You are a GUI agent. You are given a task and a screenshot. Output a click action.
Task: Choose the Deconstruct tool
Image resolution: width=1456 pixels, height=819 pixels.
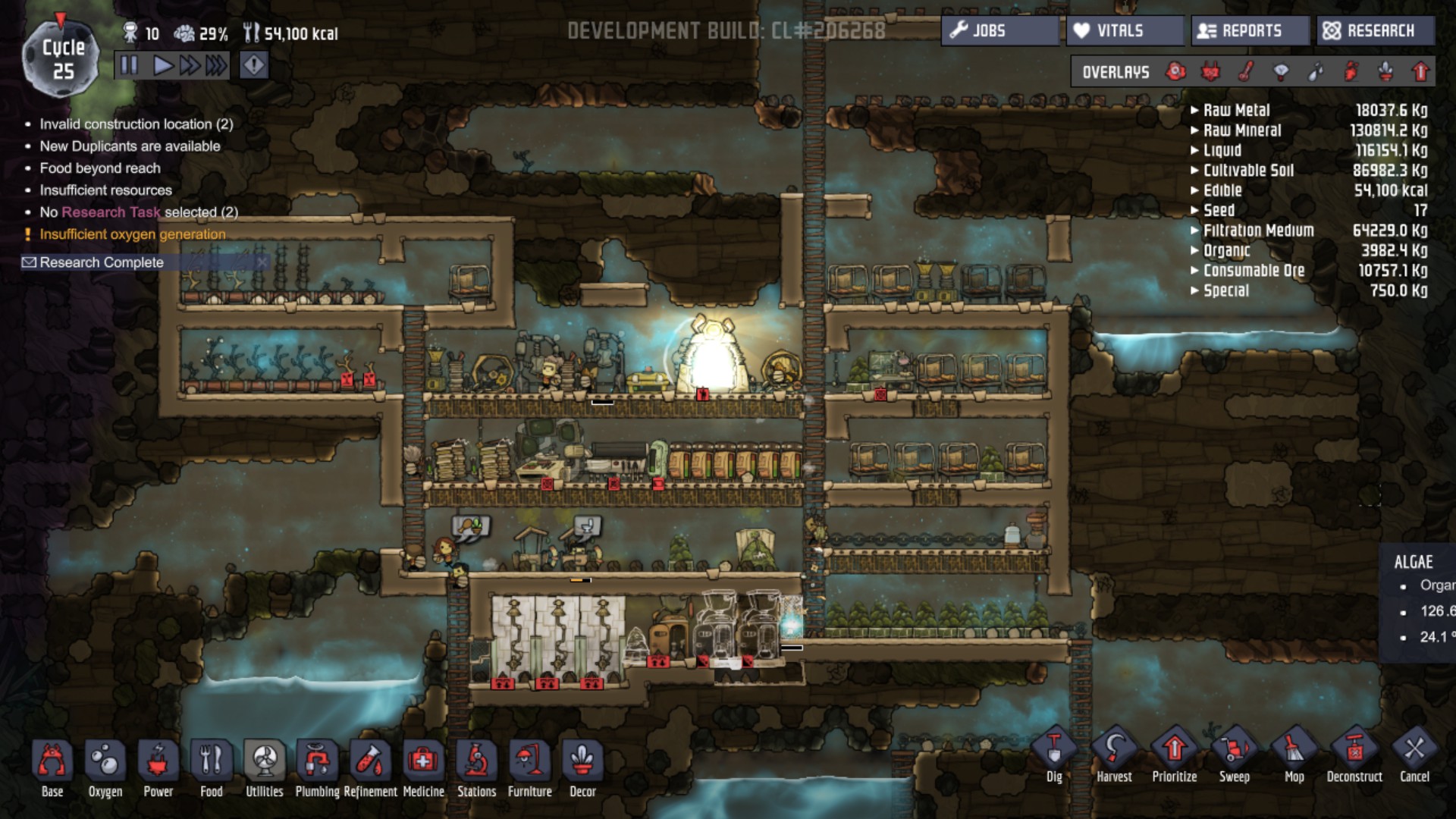(x=1354, y=756)
